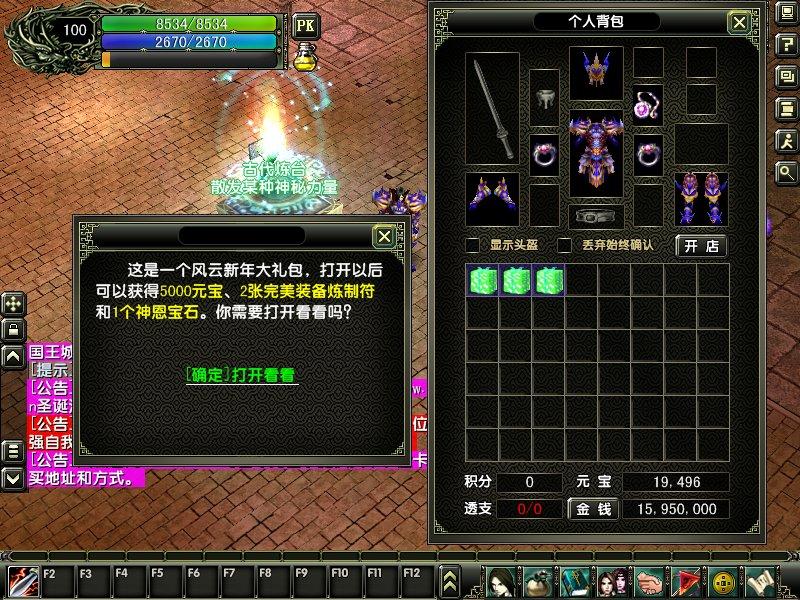Open the coin shop icon in bottom bar
Screen dimensions: 800x600
click(722, 580)
